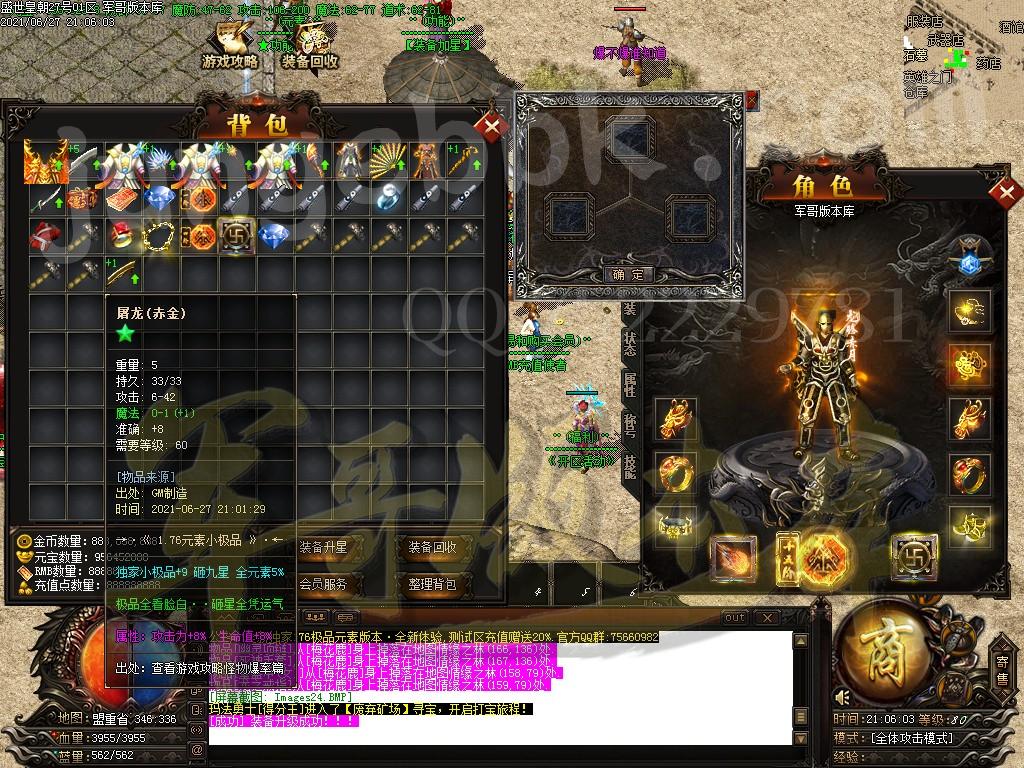
Task: Switch to the 状态 status tab
Action: (x=631, y=345)
